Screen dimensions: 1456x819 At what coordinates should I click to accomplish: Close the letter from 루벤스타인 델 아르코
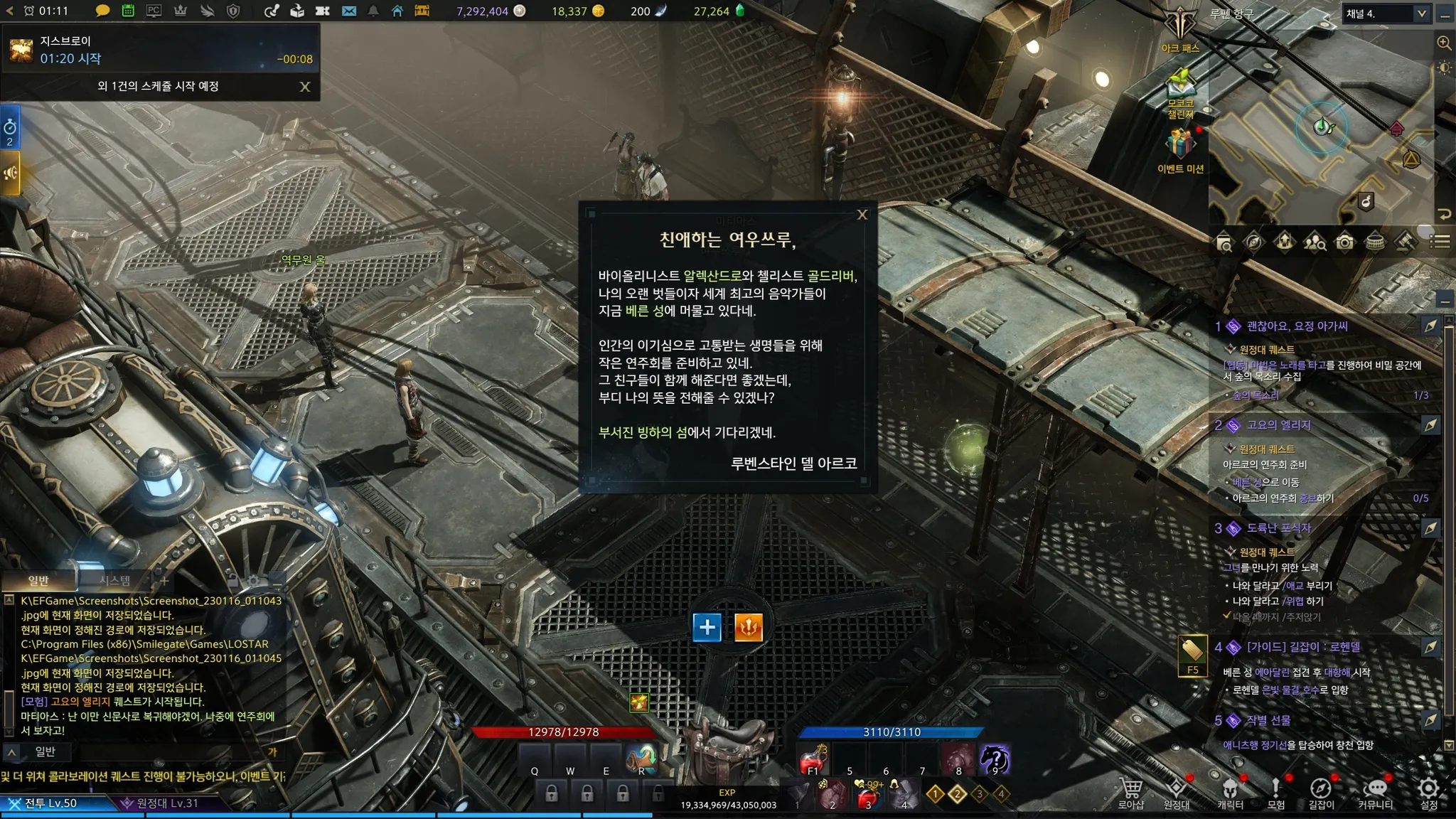click(862, 215)
